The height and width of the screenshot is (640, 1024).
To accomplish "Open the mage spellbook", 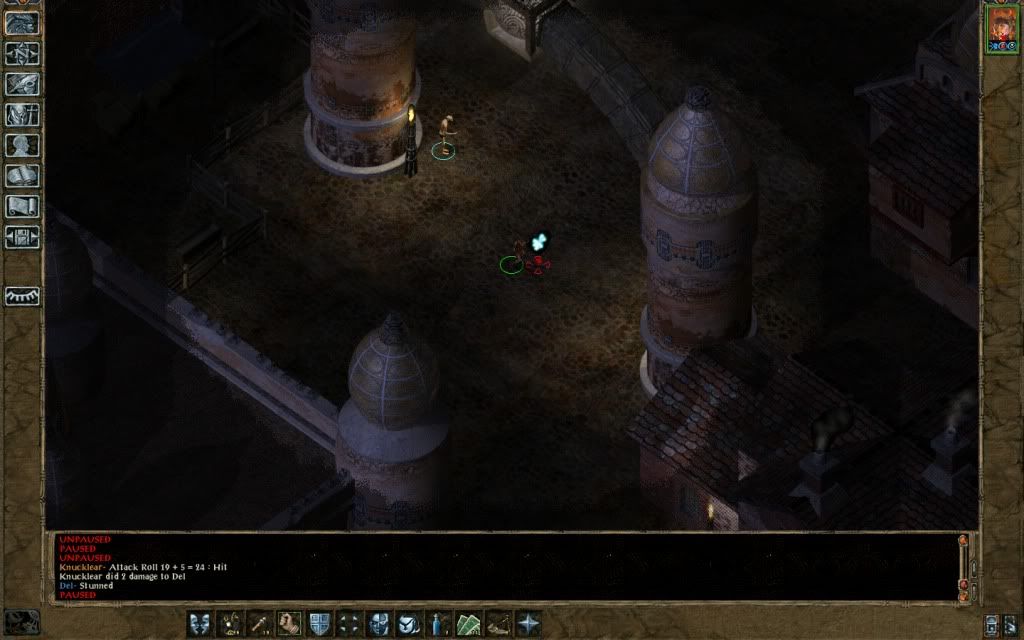I will [21, 176].
